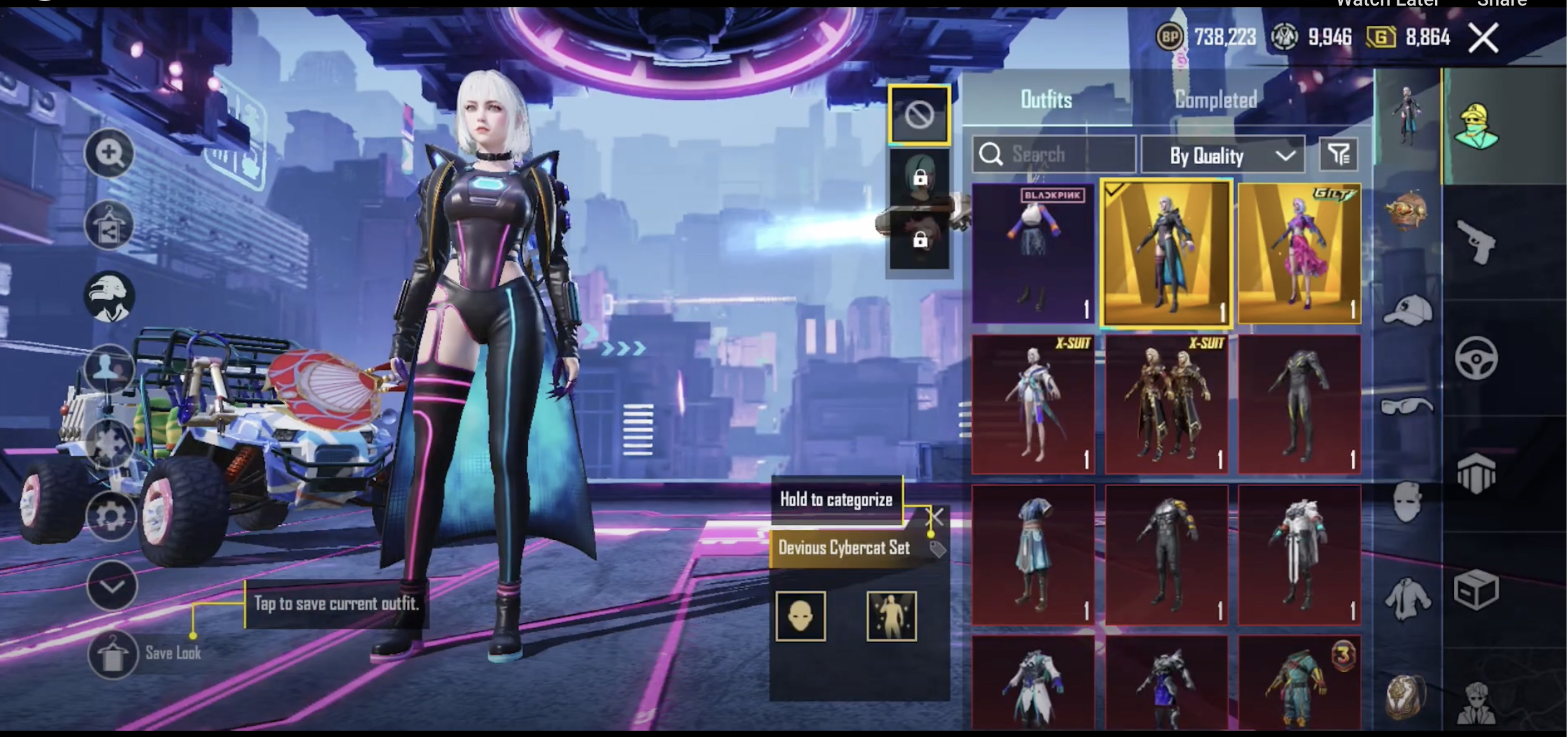The width and height of the screenshot is (1568, 737).
Task: Save the current look
Action: 113,654
